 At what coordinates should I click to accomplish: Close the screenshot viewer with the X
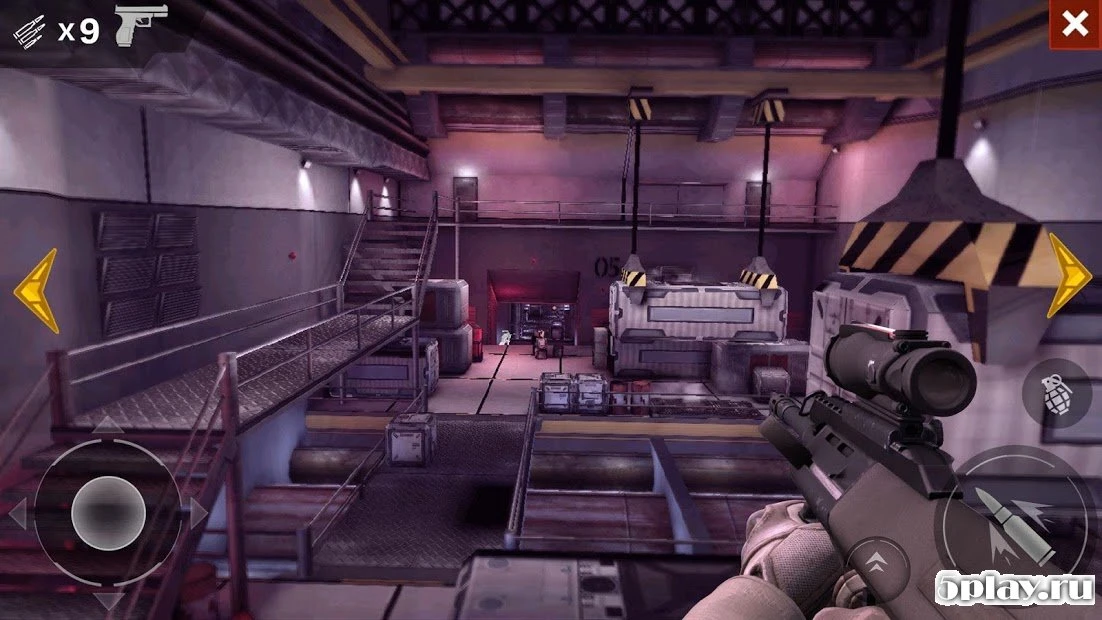click(x=1075, y=25)
